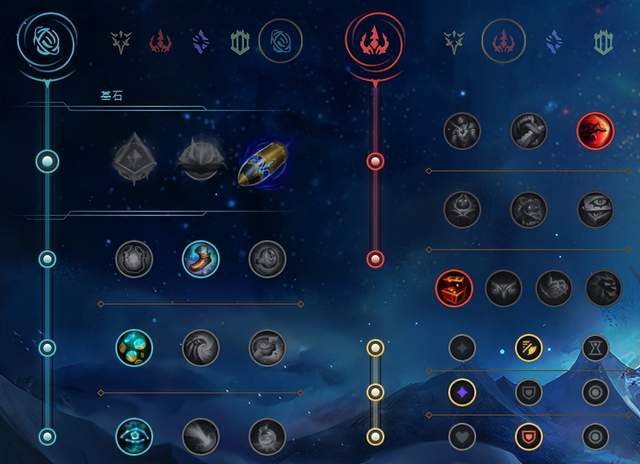Pick the Approach Velocity comet-streak rune
Image resolution: width=640 pixels, height=464 pixels.
pos(200,435)
